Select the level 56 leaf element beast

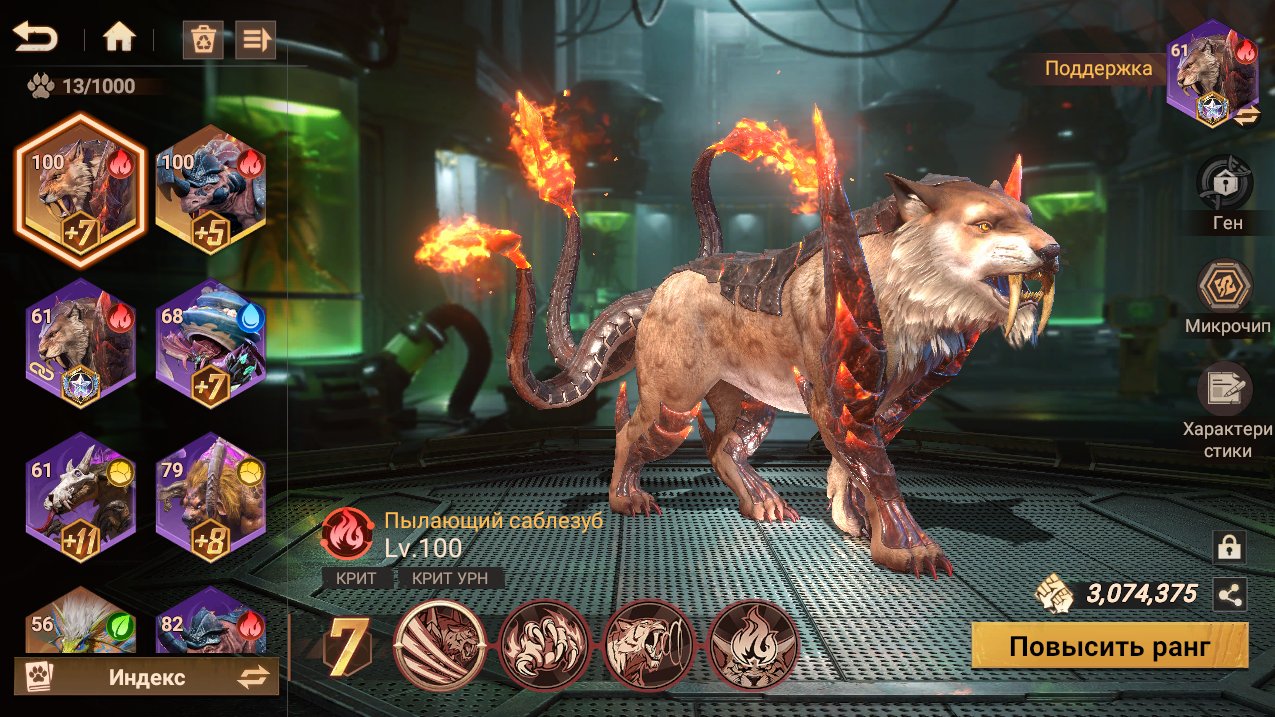80,620
